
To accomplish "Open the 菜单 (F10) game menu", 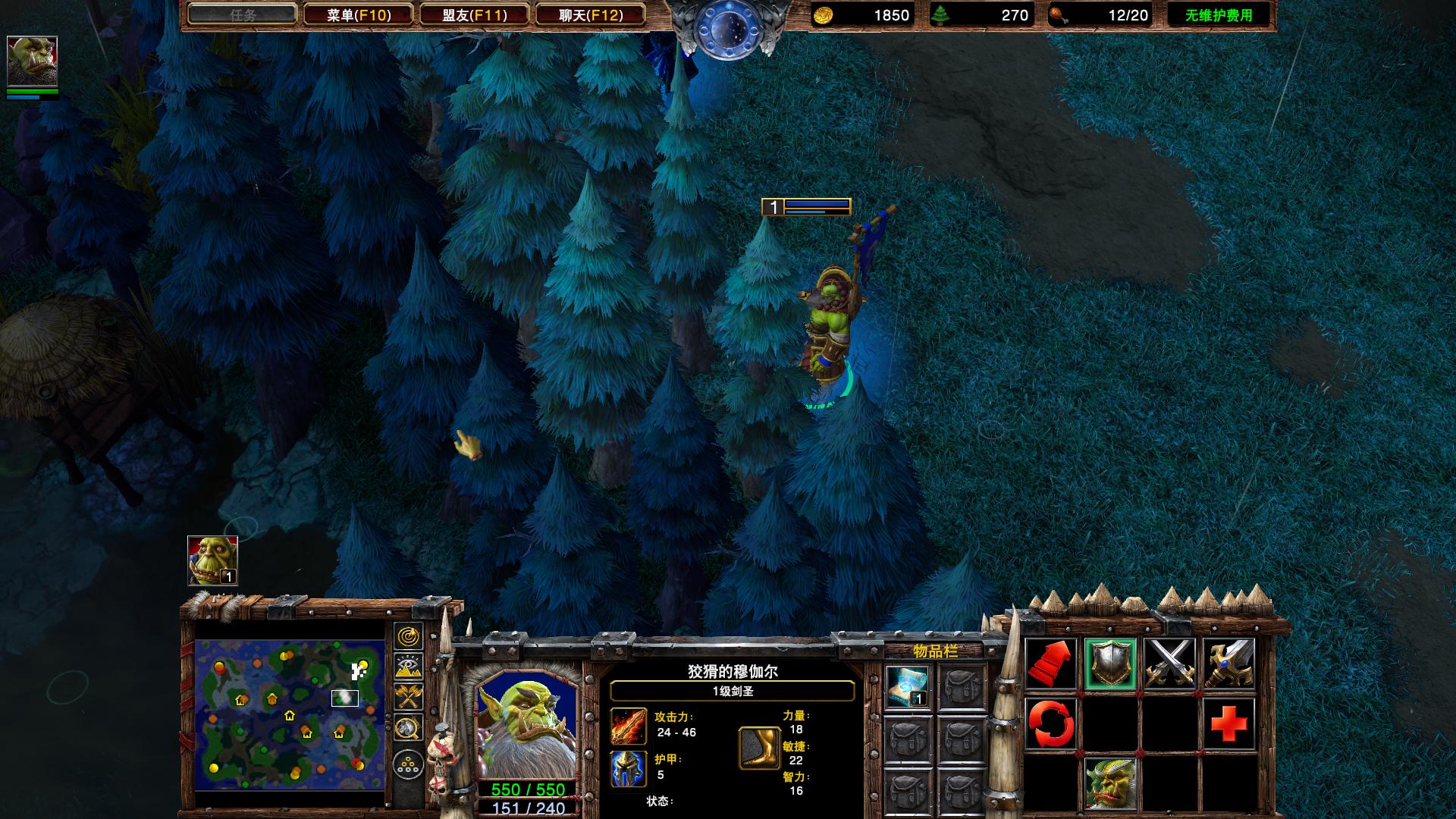I will [358, 14].
